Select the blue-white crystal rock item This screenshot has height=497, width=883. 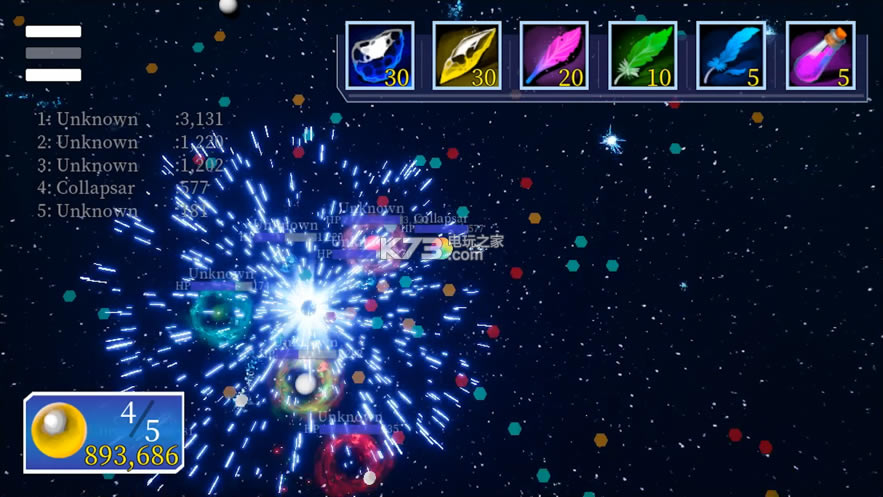380,56
